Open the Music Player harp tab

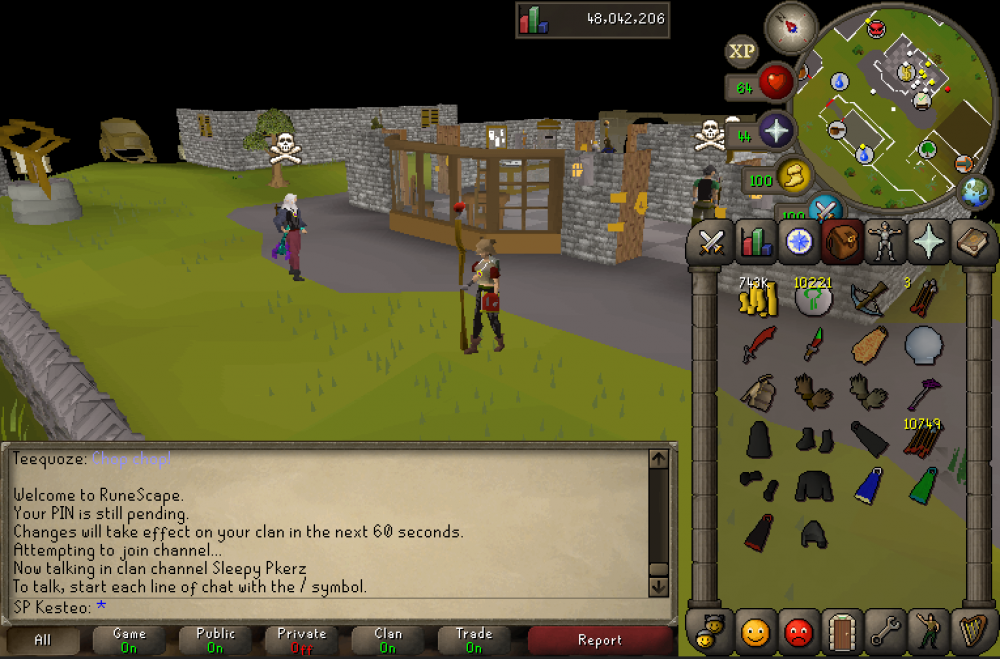point(970,632)
